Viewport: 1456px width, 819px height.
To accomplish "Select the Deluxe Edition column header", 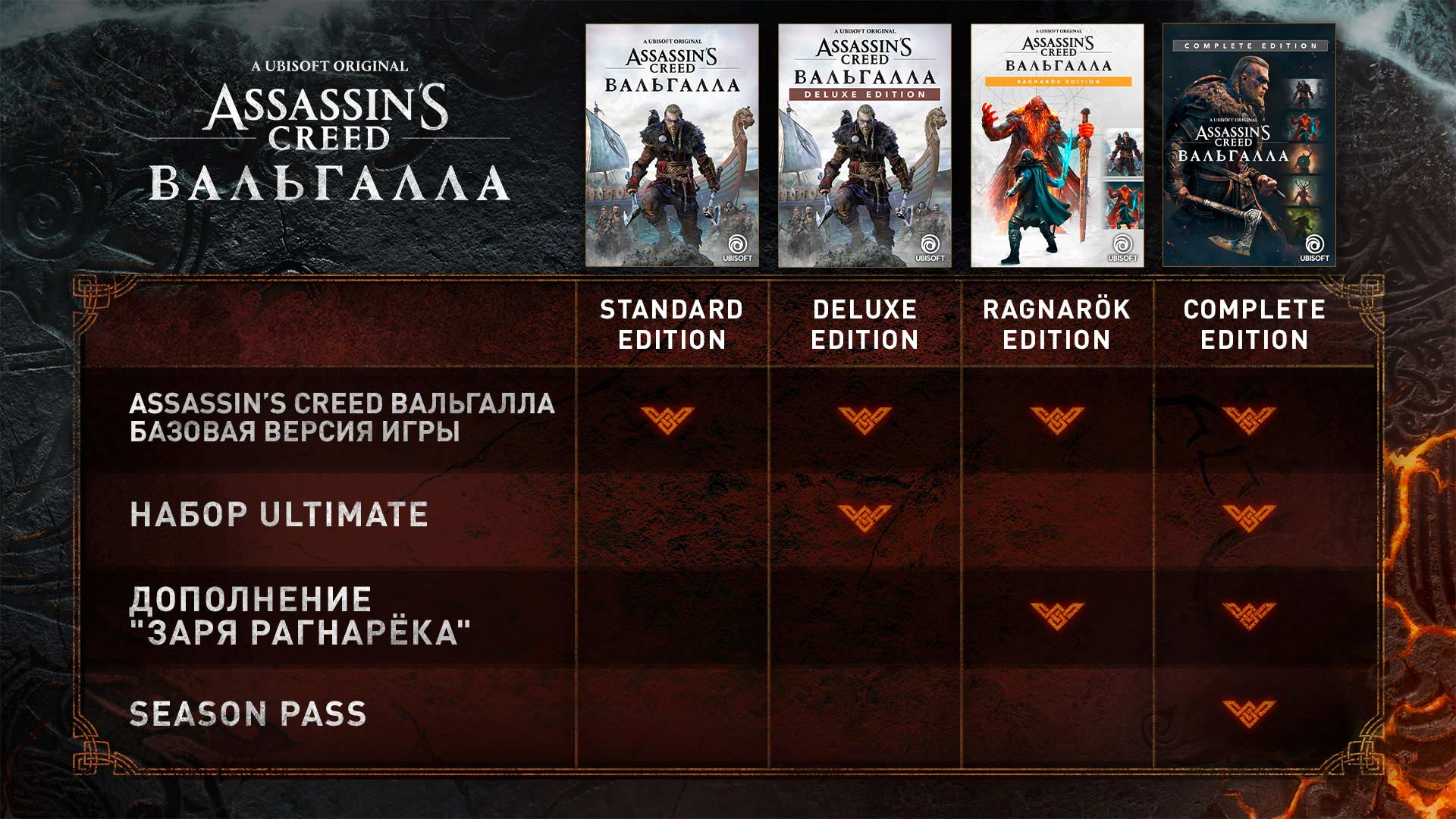I will (864, 325).
